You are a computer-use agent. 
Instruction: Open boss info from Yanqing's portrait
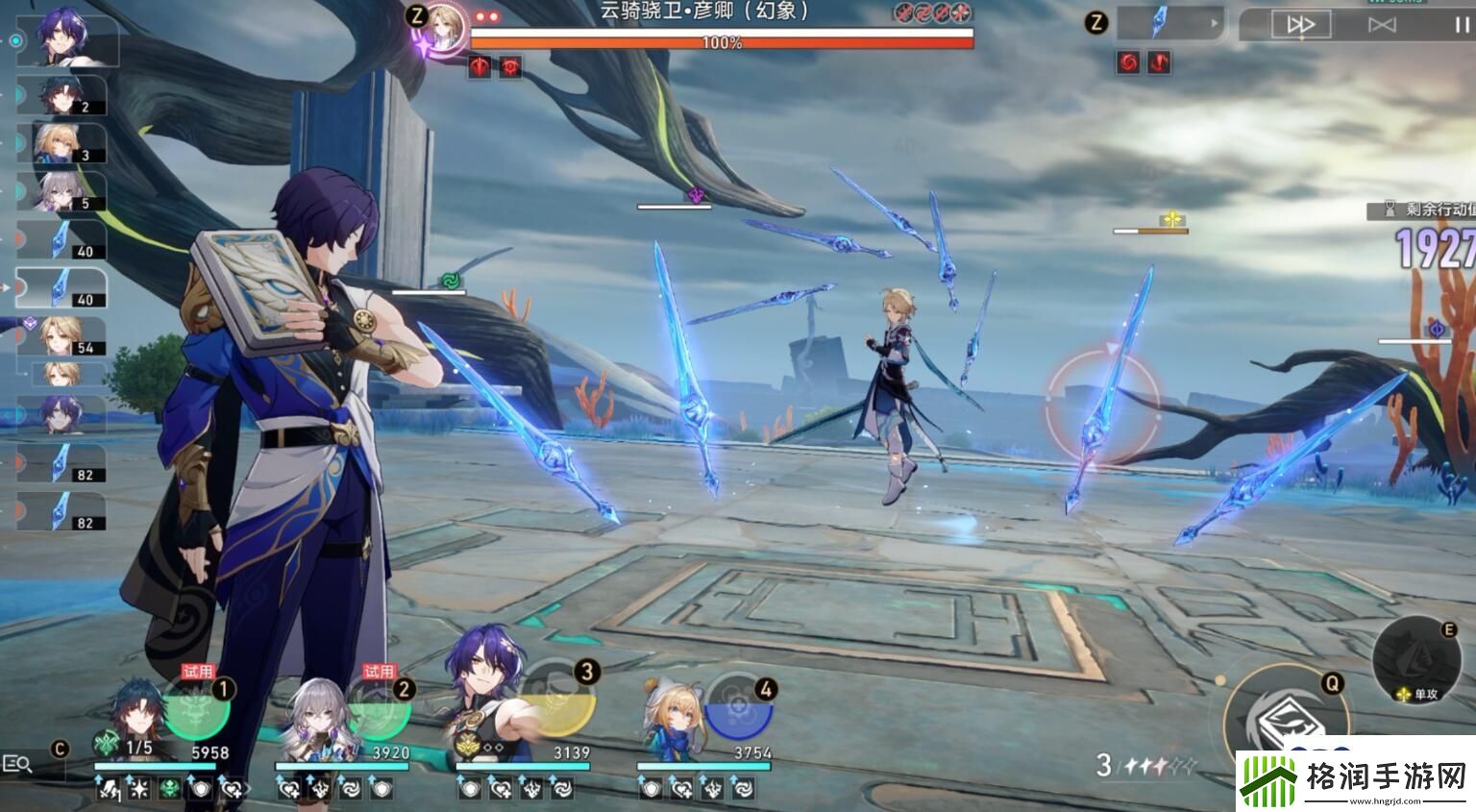[443, 26]
